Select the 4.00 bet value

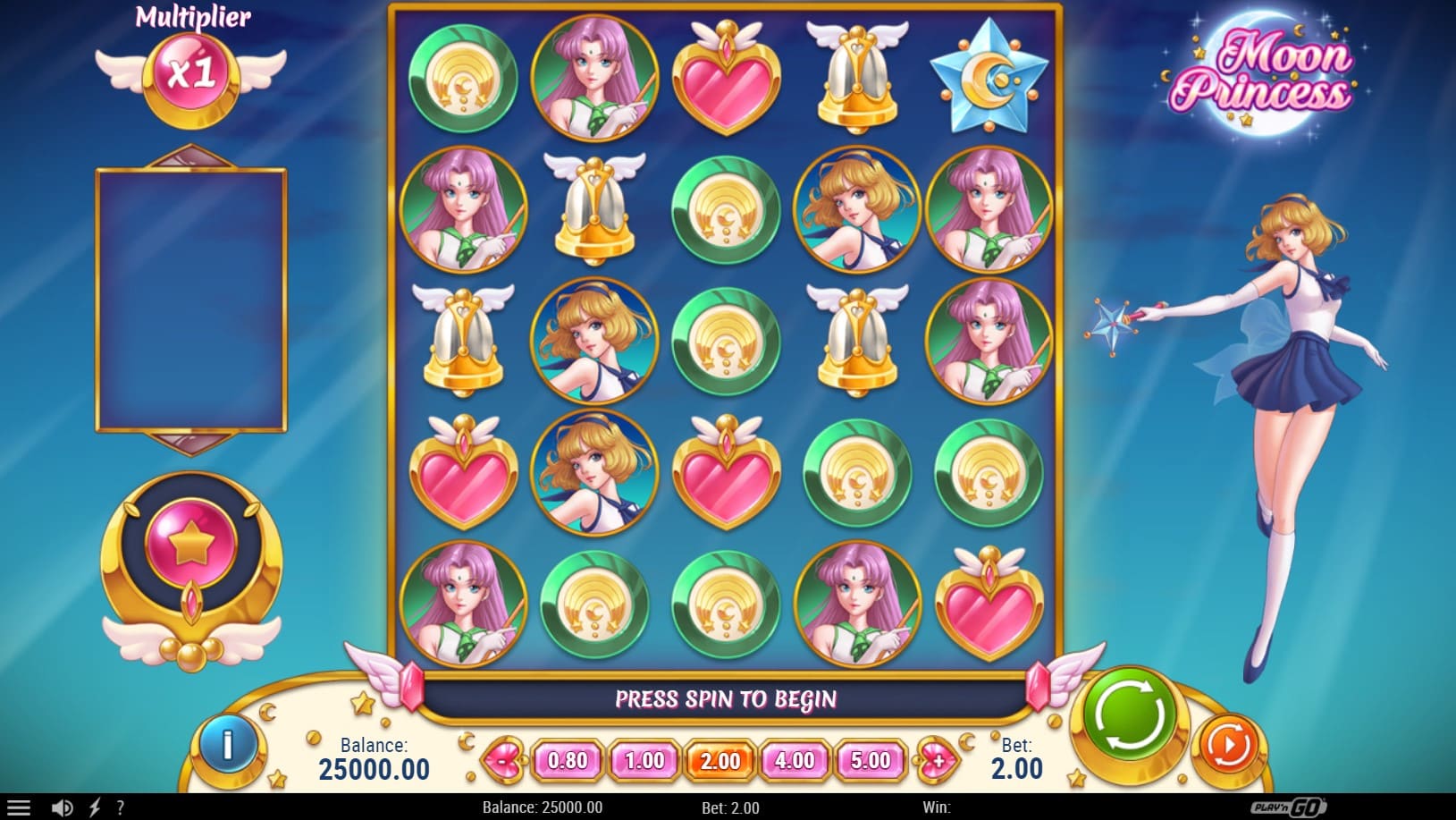tap(794, 762)
